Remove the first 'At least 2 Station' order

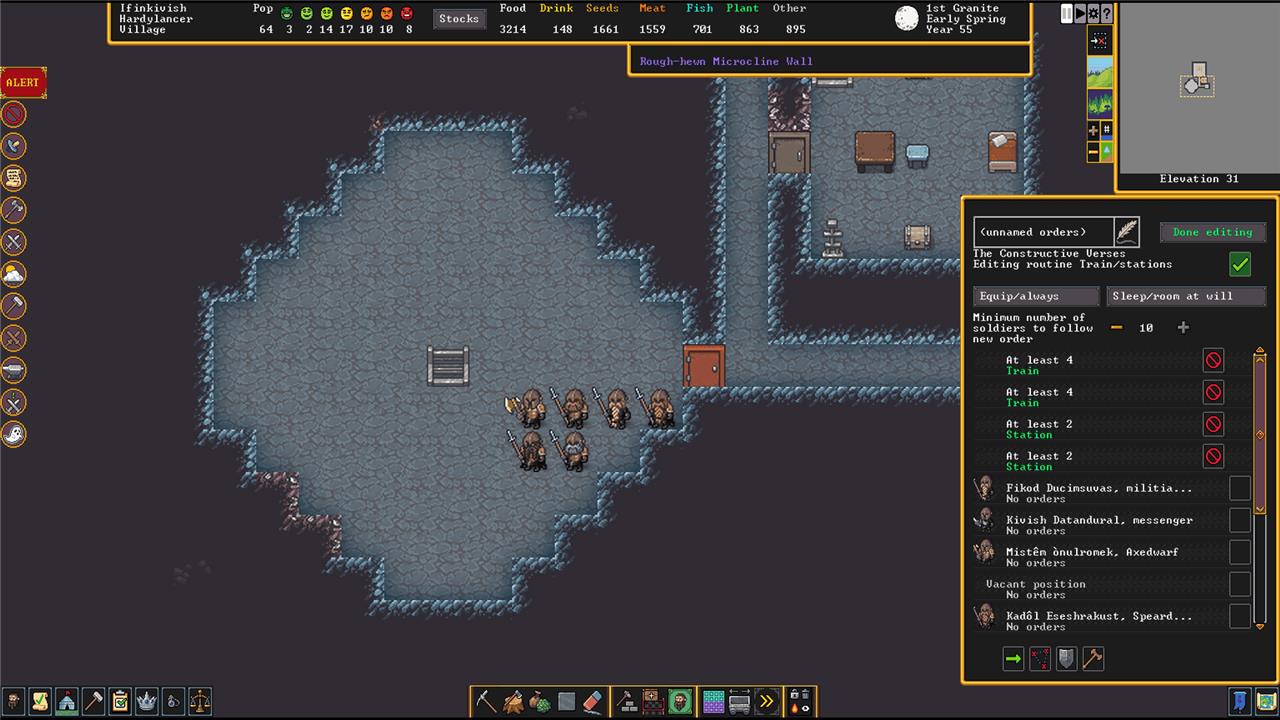[x=1213, y=424]
